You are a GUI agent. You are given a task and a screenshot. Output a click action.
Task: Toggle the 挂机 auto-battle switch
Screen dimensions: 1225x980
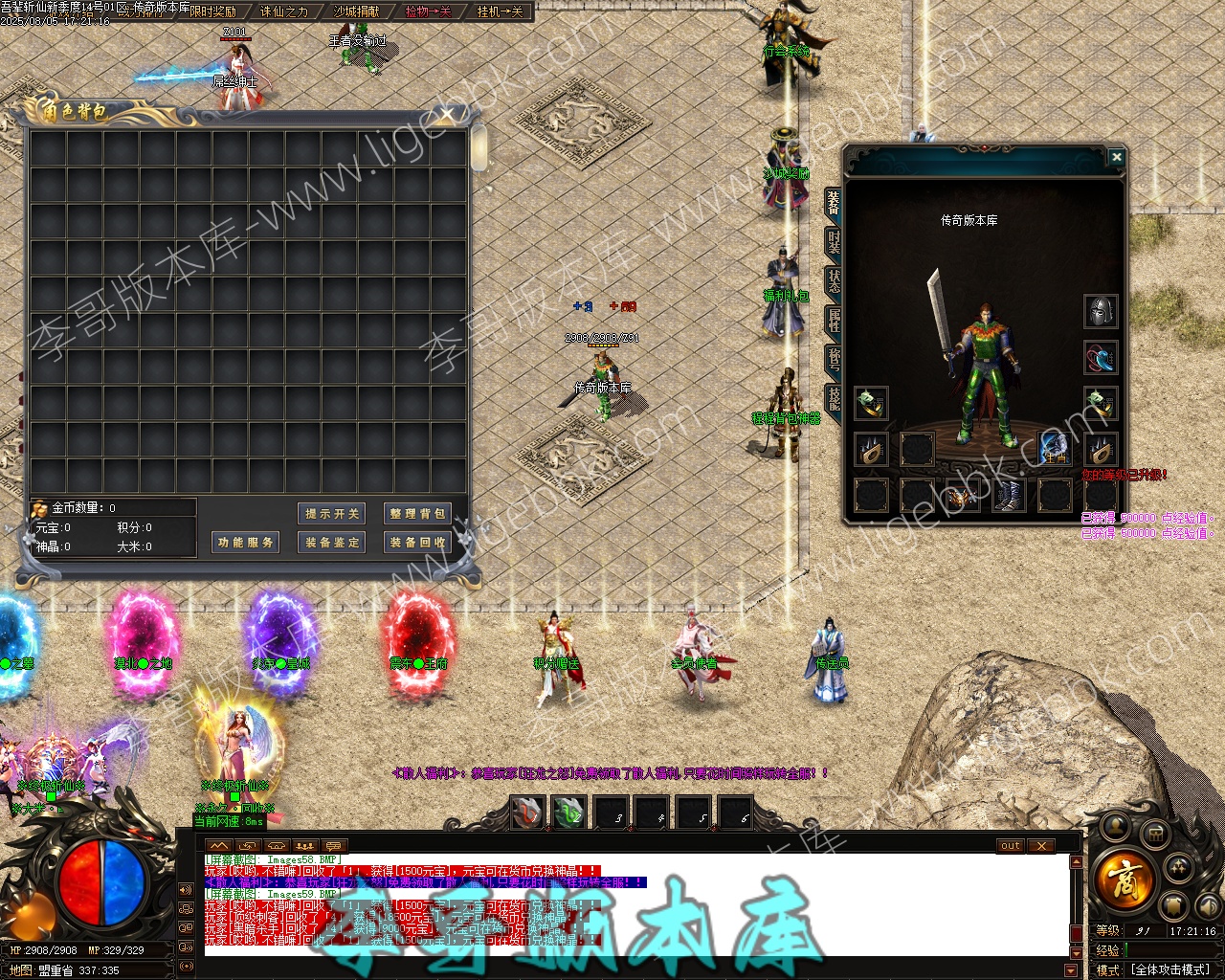coord(500,11)
